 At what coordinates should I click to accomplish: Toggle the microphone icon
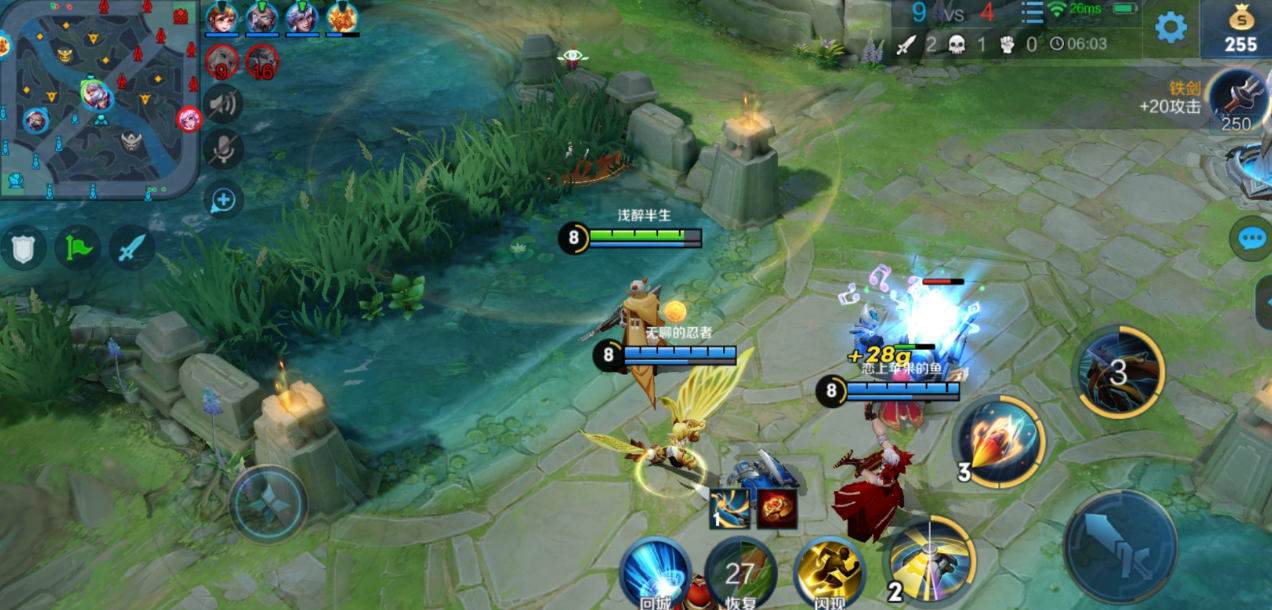pyautogui.click(x=223, y=150)
